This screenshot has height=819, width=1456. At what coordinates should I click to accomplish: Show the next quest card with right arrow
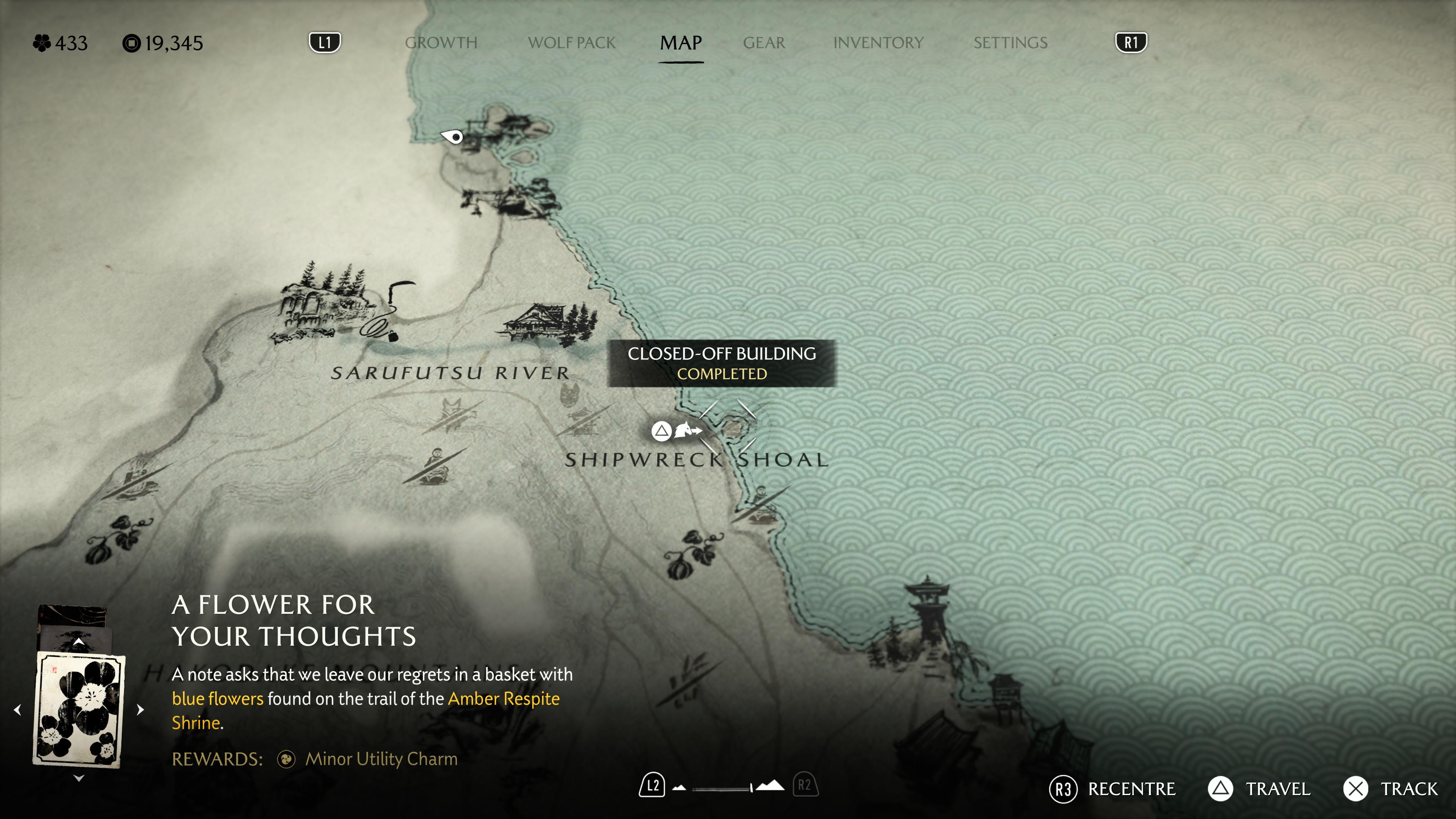coord(141,710)
